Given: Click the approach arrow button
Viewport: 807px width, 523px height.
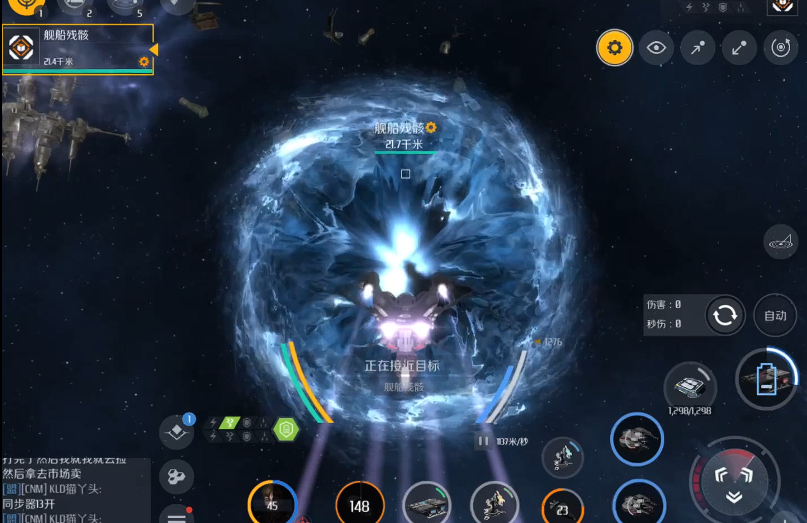Looking at the screenshot, I should pos(698,47).
